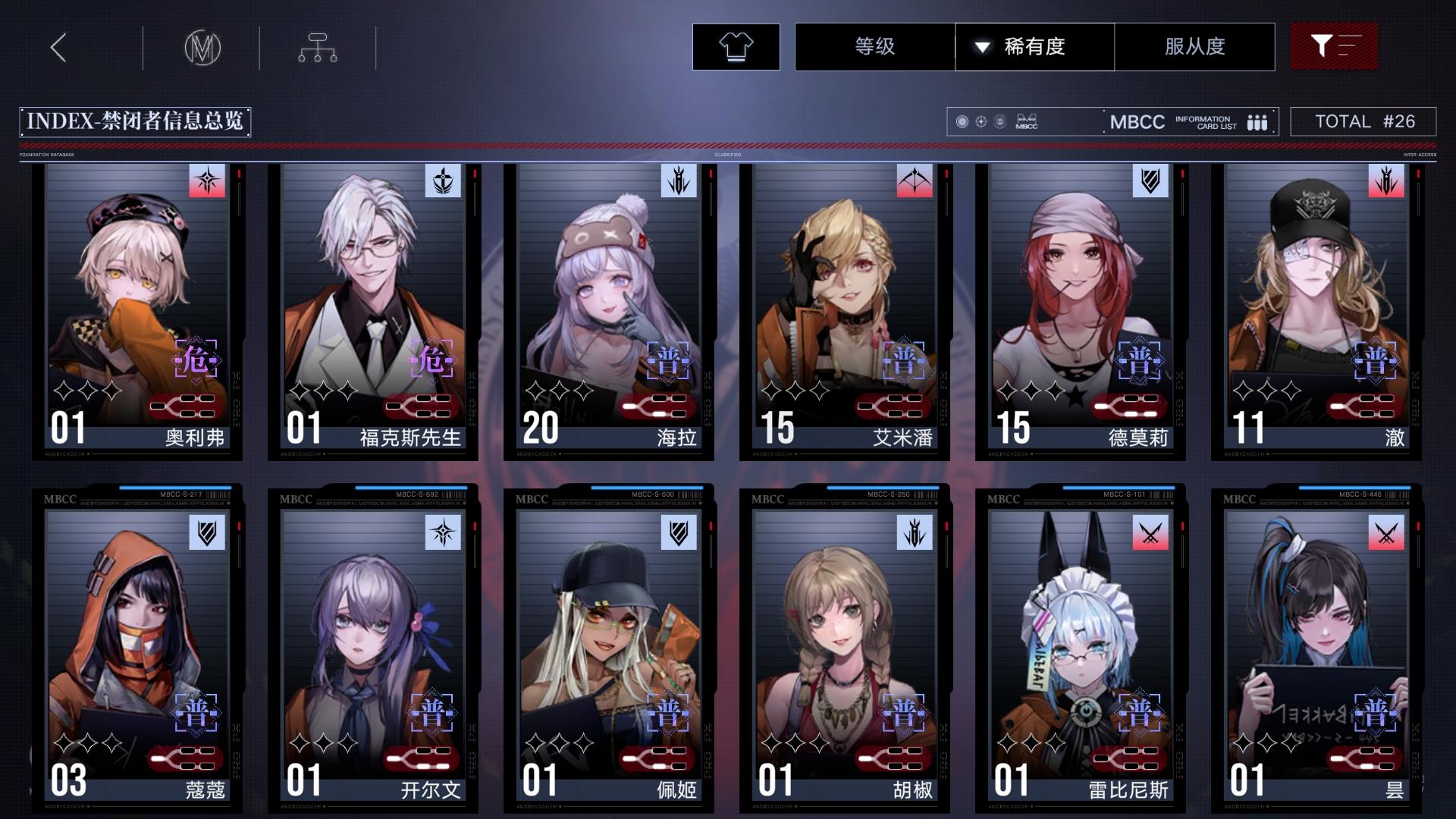1456x819 pixels.
Task: Toggle the three-person card list view icon
Action: (1258, 122)
